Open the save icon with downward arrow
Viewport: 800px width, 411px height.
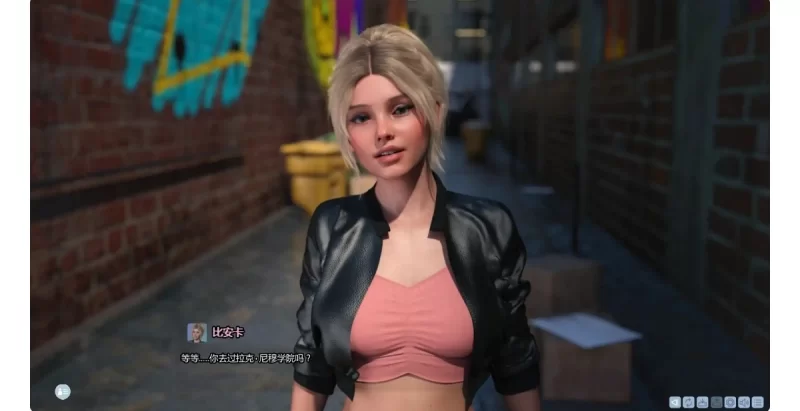(x=702, y=402)
